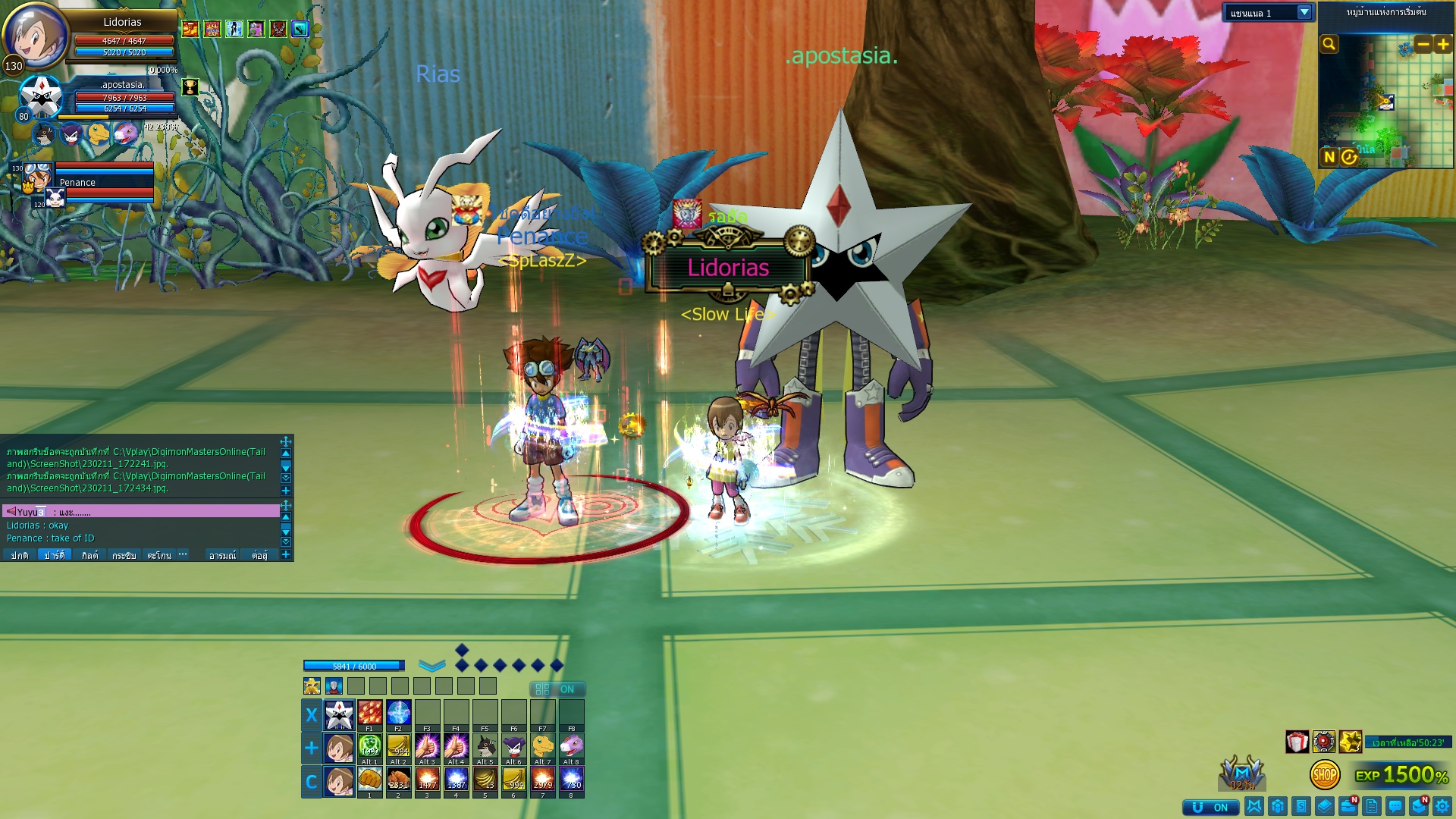Screen dimensions: 1456x819
Task: Open the chat speech bubble menu
Action: pyautogui.click(x=1395, y=806)
